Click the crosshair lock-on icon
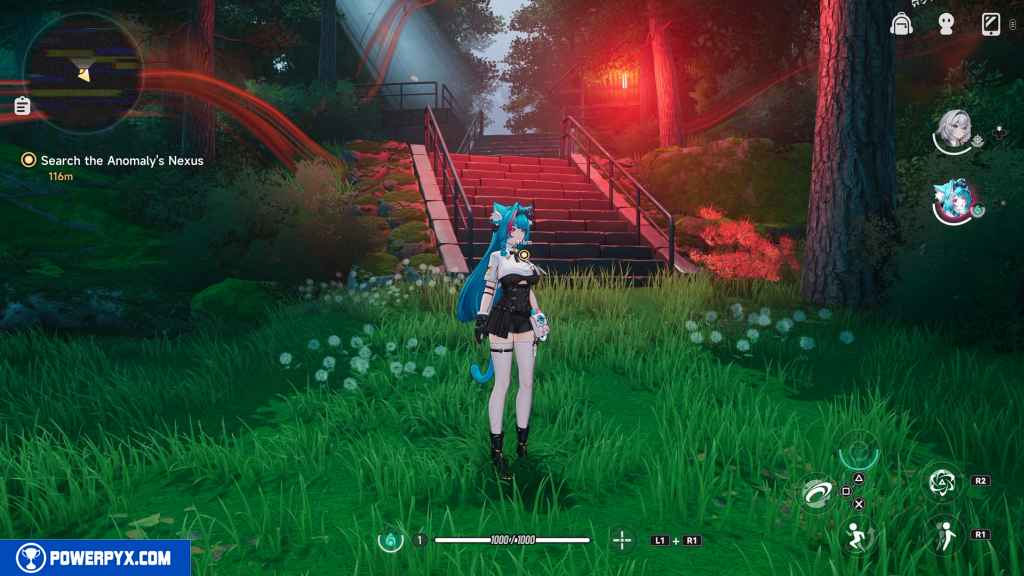The image size is (1024, 576). point(622,541)
